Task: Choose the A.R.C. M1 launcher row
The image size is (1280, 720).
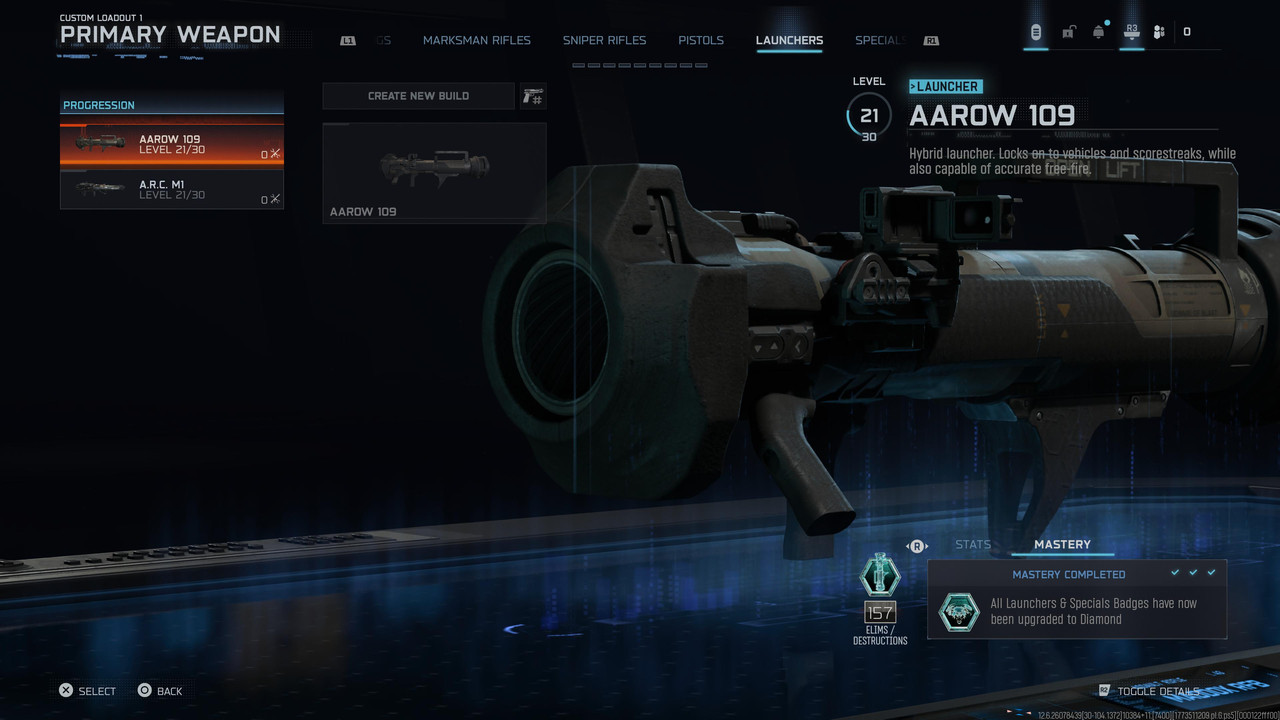Action: 171,189
